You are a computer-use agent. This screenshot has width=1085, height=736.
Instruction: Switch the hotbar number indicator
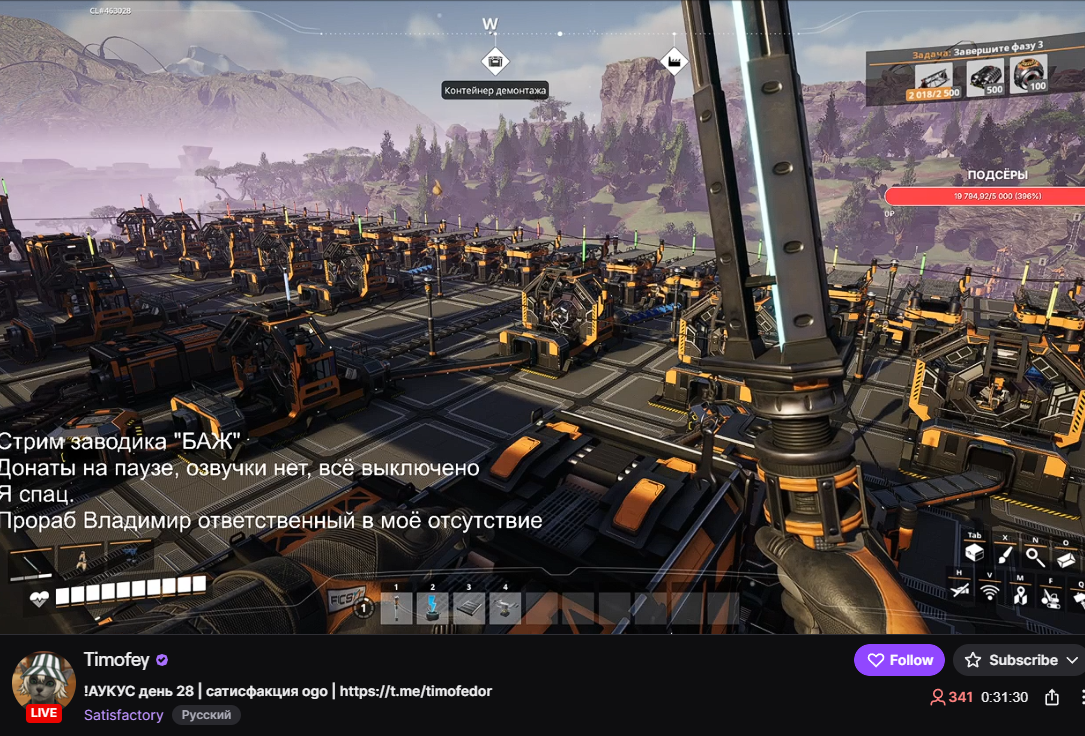click(x=364, y=607)
